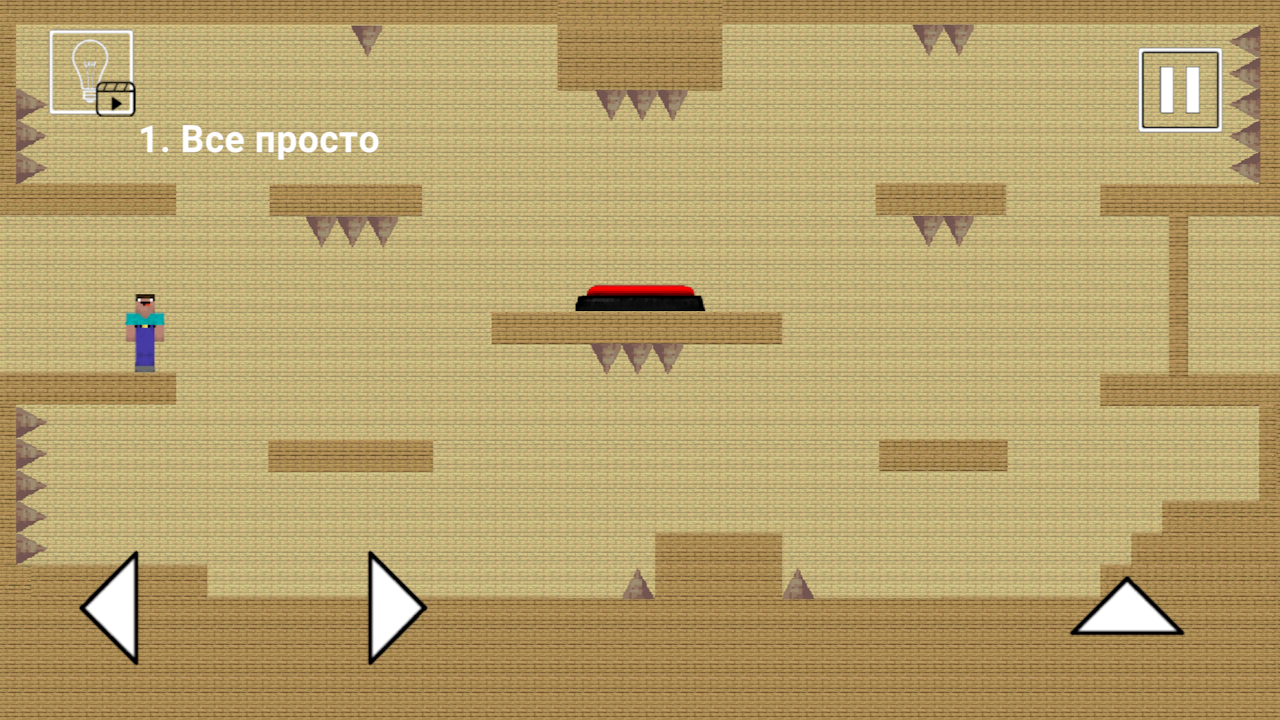Click the platform under the red button
Screen dimensions: 1280x720
tap(637, 327)
